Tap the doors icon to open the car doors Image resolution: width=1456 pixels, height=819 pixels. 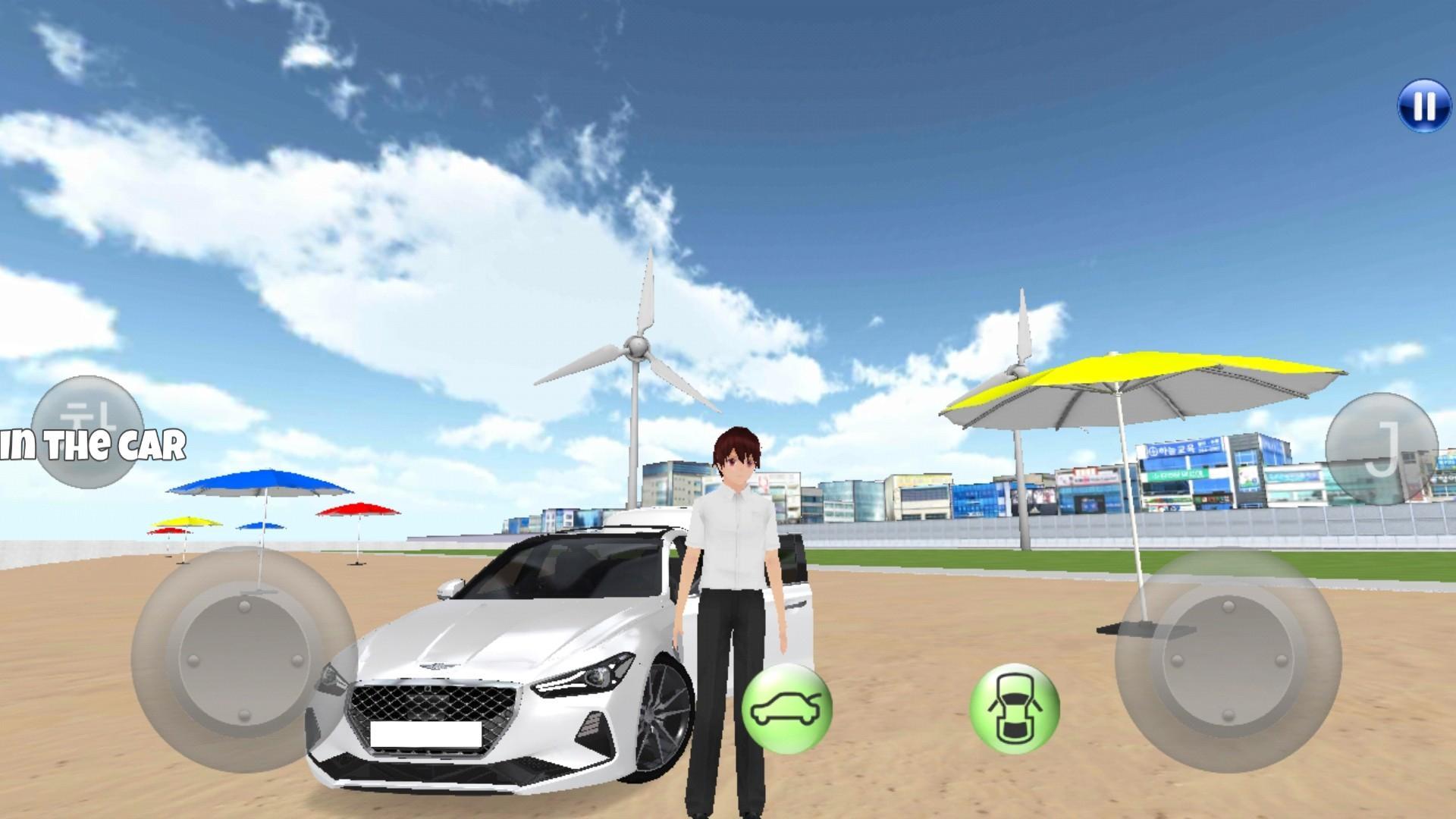[x=1014, y=709]
